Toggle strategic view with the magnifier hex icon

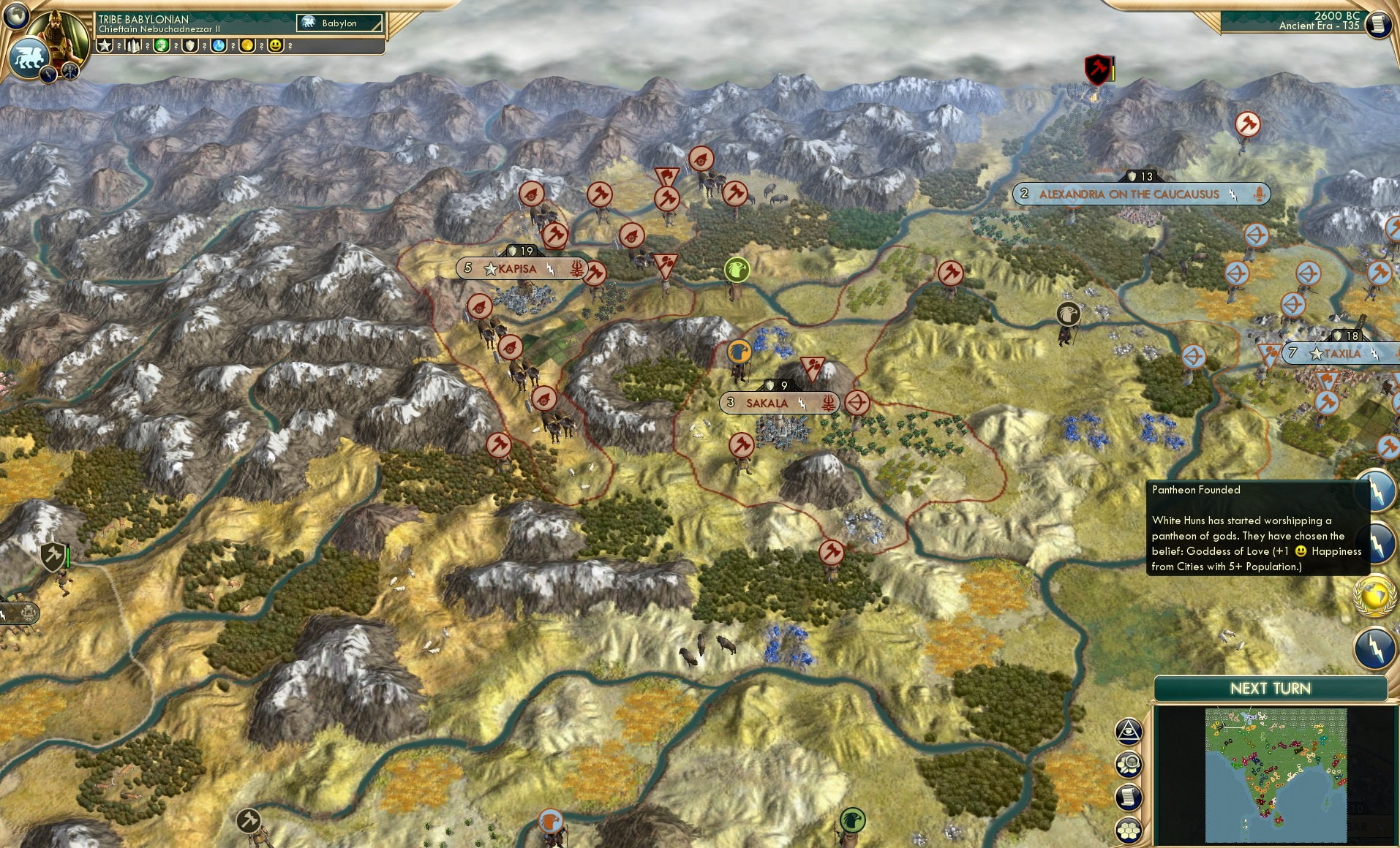coord(1128,764)
